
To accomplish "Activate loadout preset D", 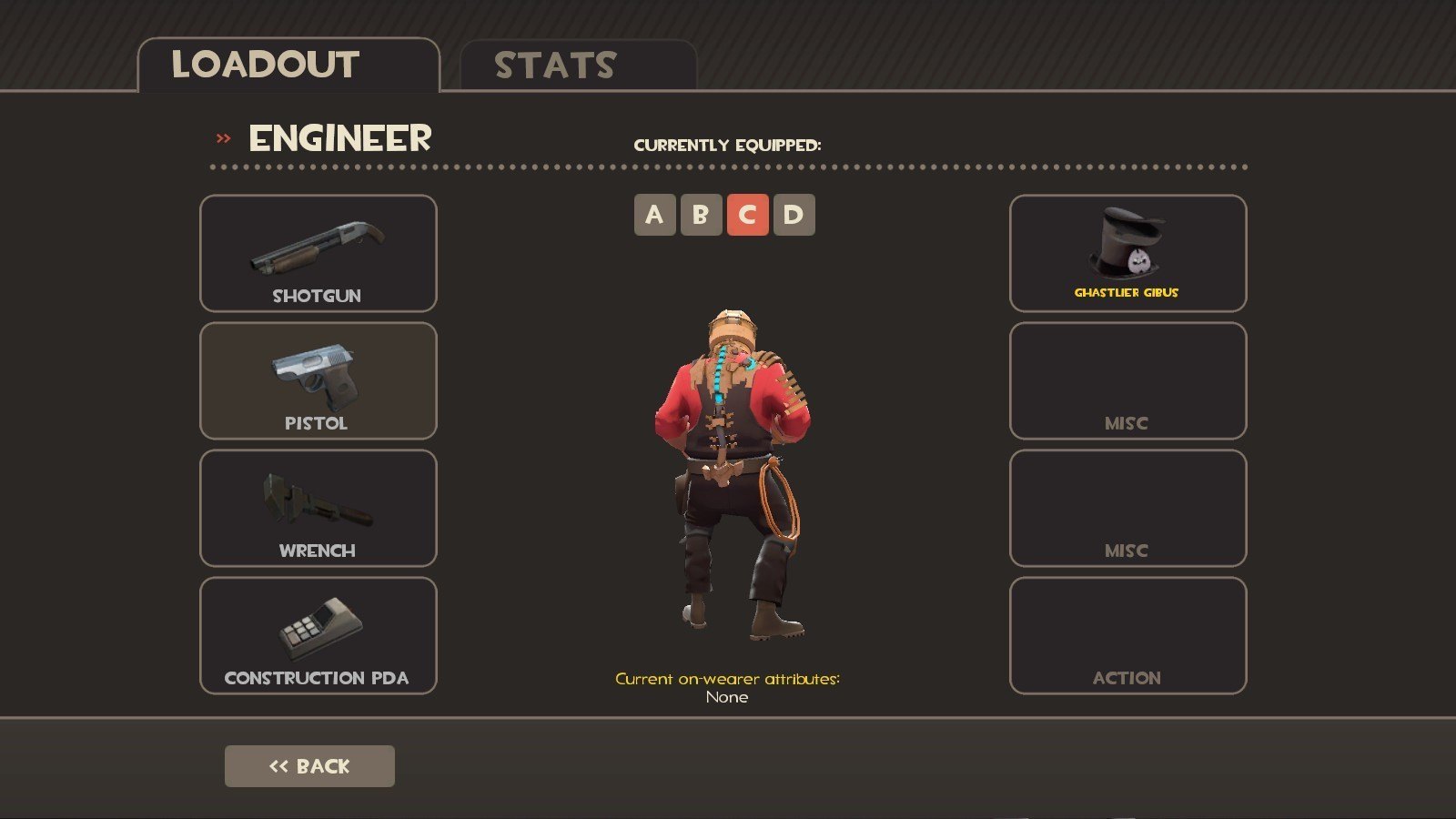I will pyautogui.click(x=794, y=215).
